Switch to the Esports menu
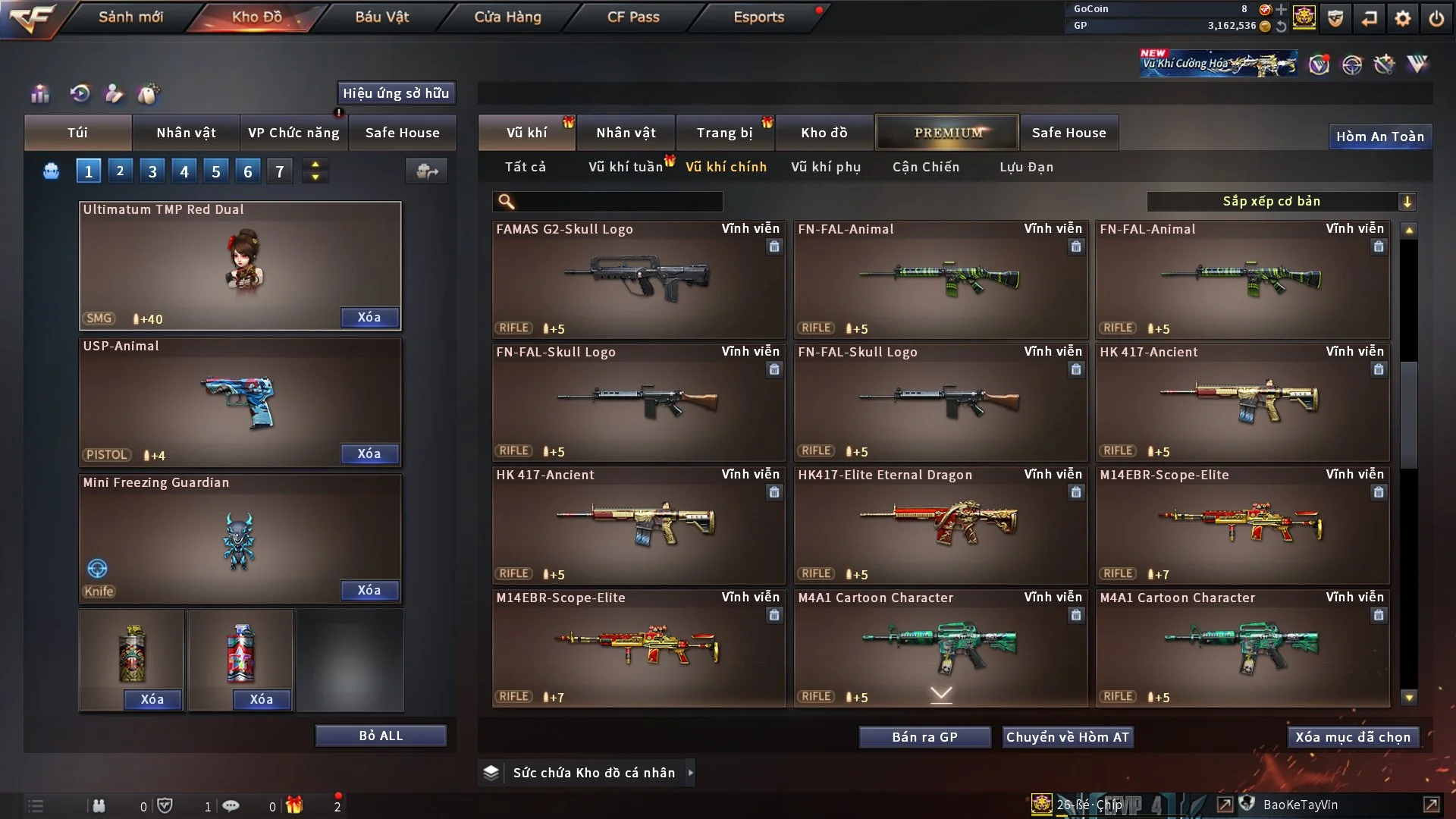This screenshot has height=819, width=1456. pos(758,17)
